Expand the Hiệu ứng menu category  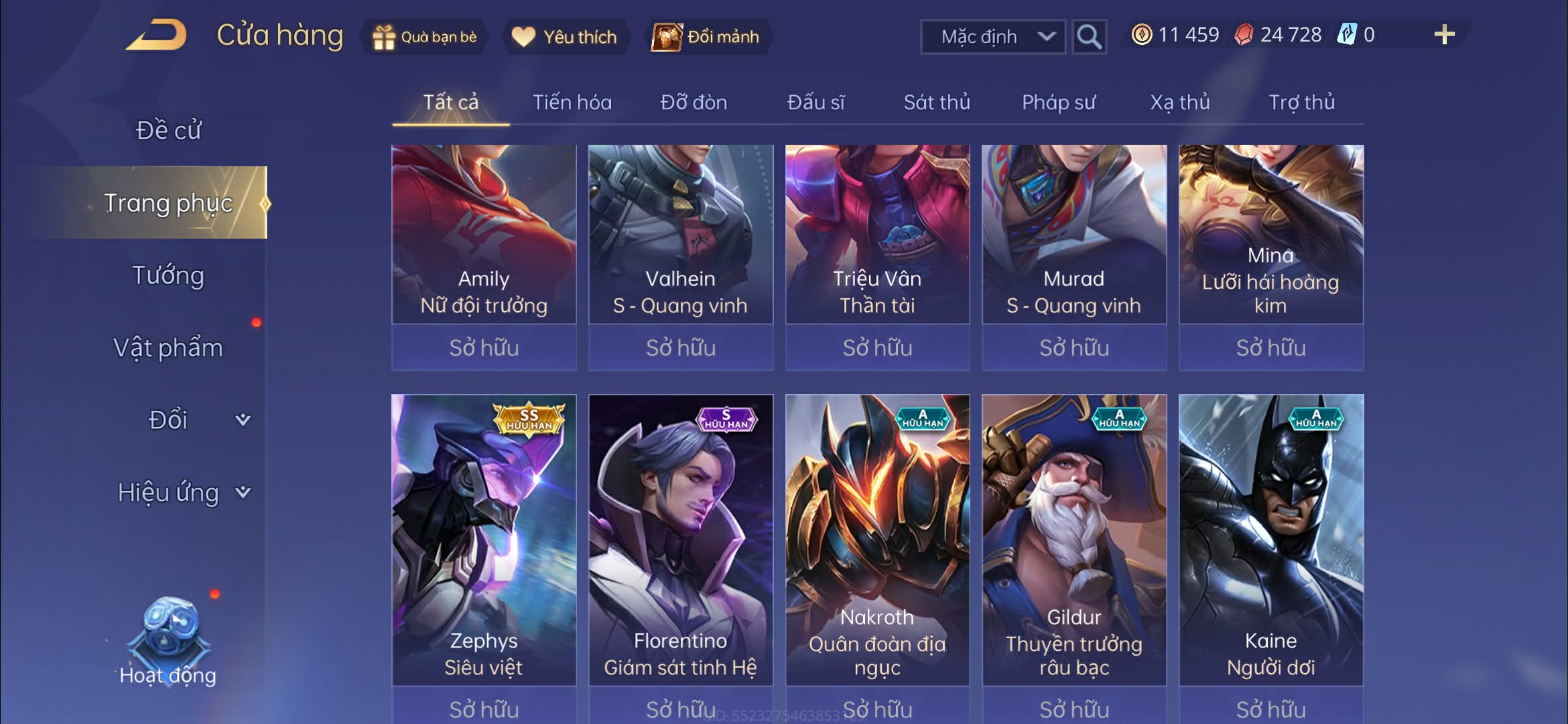[182, 493]
